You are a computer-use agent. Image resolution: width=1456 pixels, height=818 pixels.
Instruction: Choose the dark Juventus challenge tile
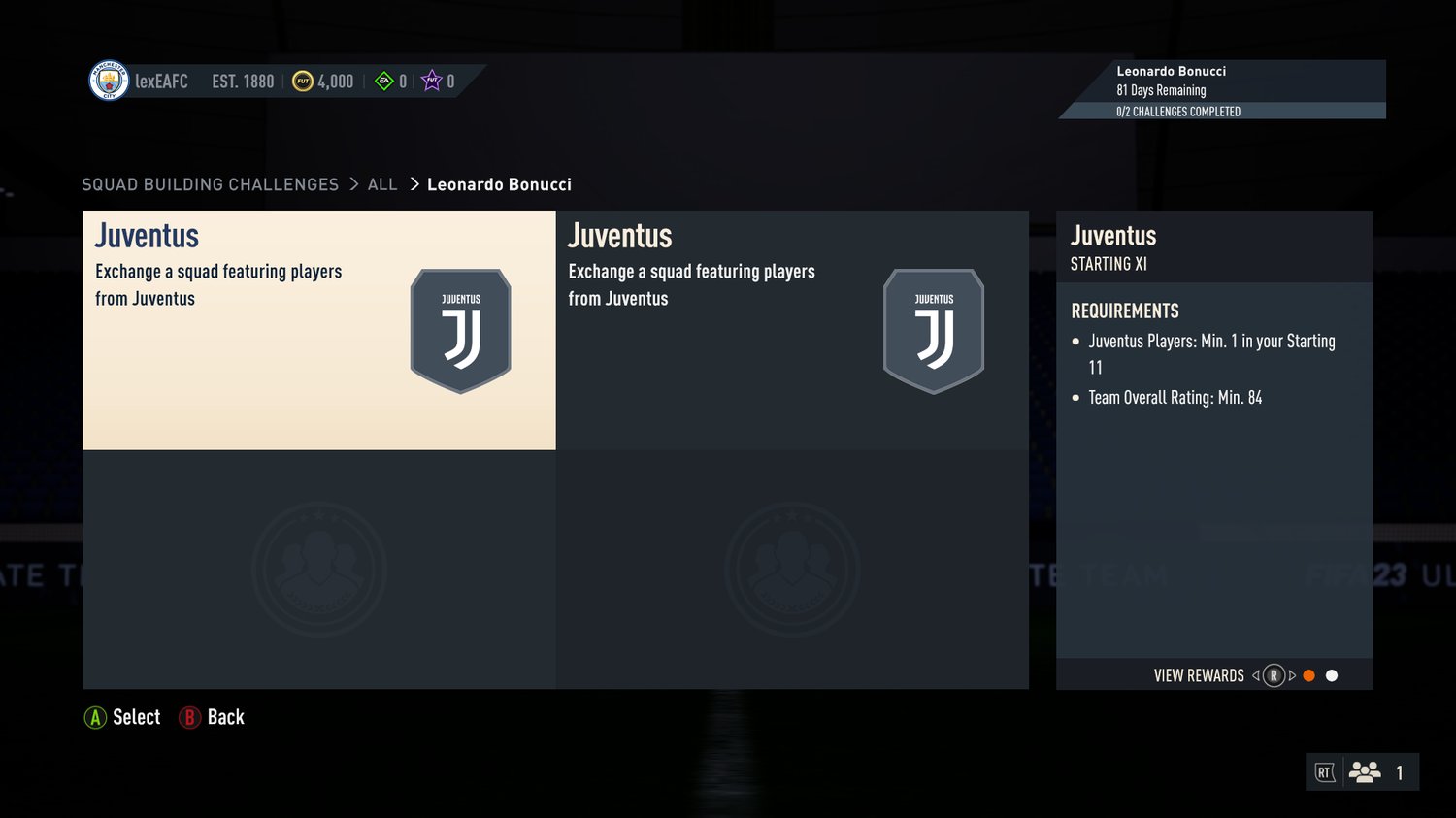(792, 330)
